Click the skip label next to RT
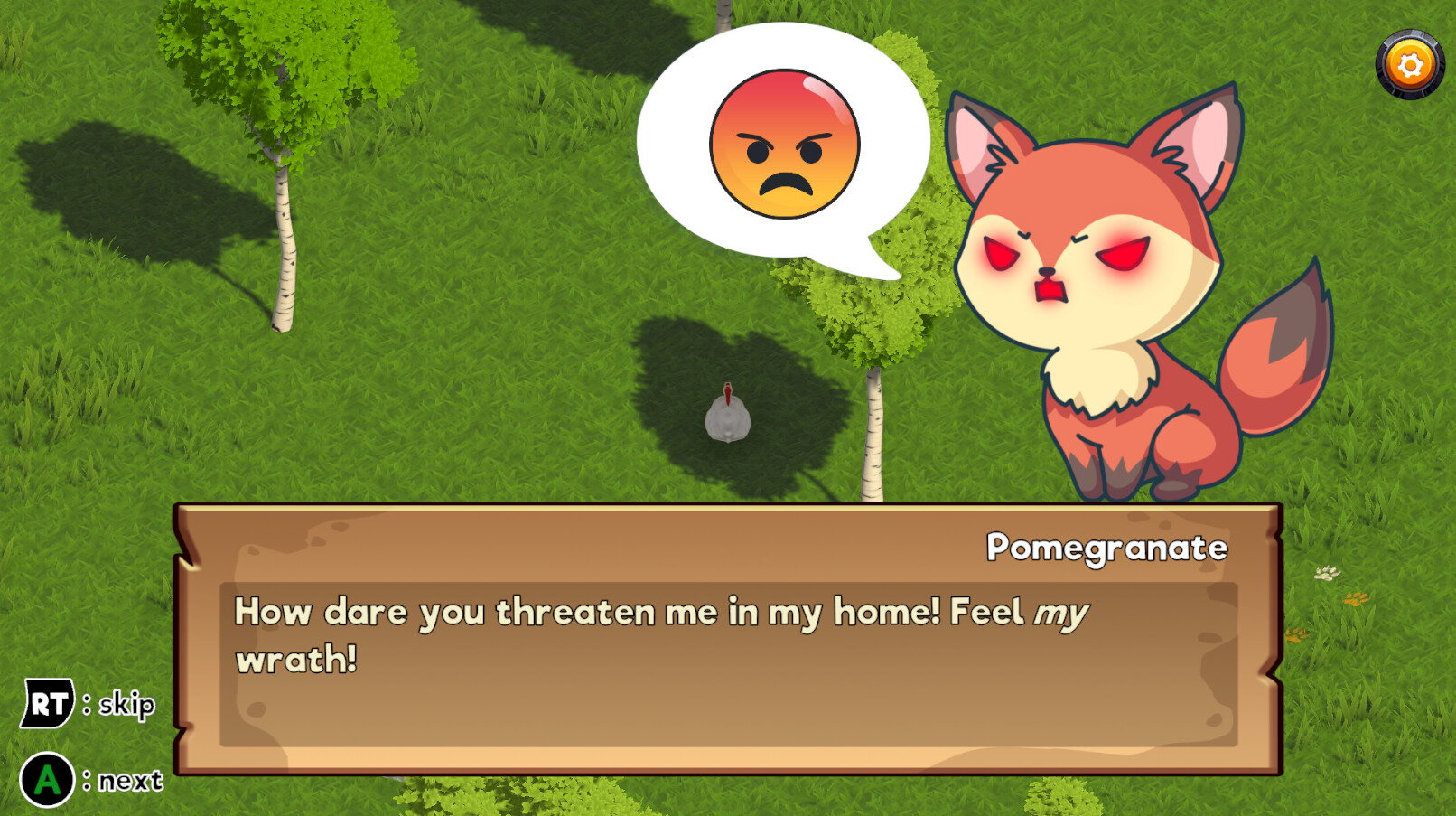1456x816 pixels. (126, 704)
